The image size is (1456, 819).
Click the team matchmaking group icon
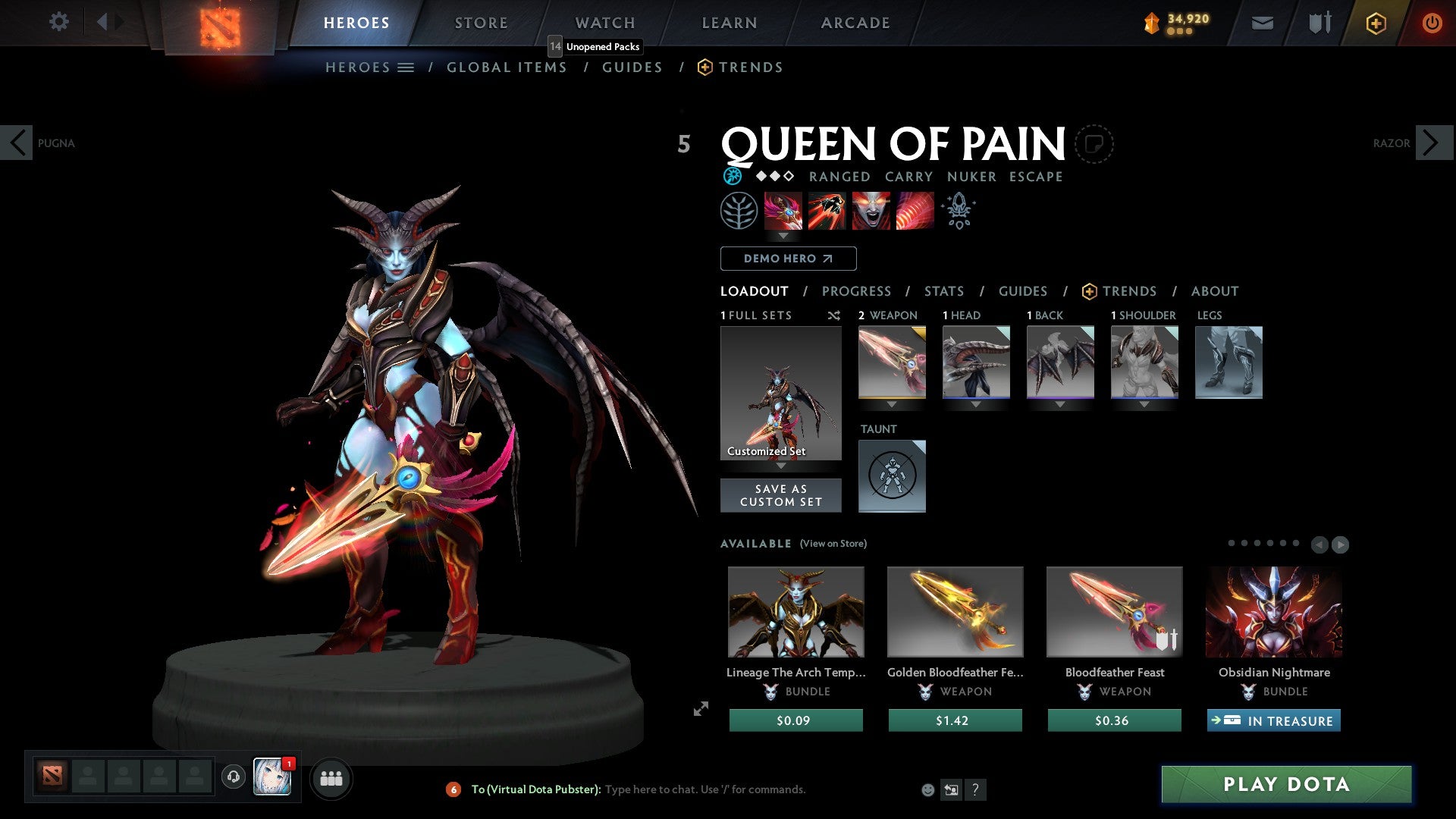coord(331,777)
